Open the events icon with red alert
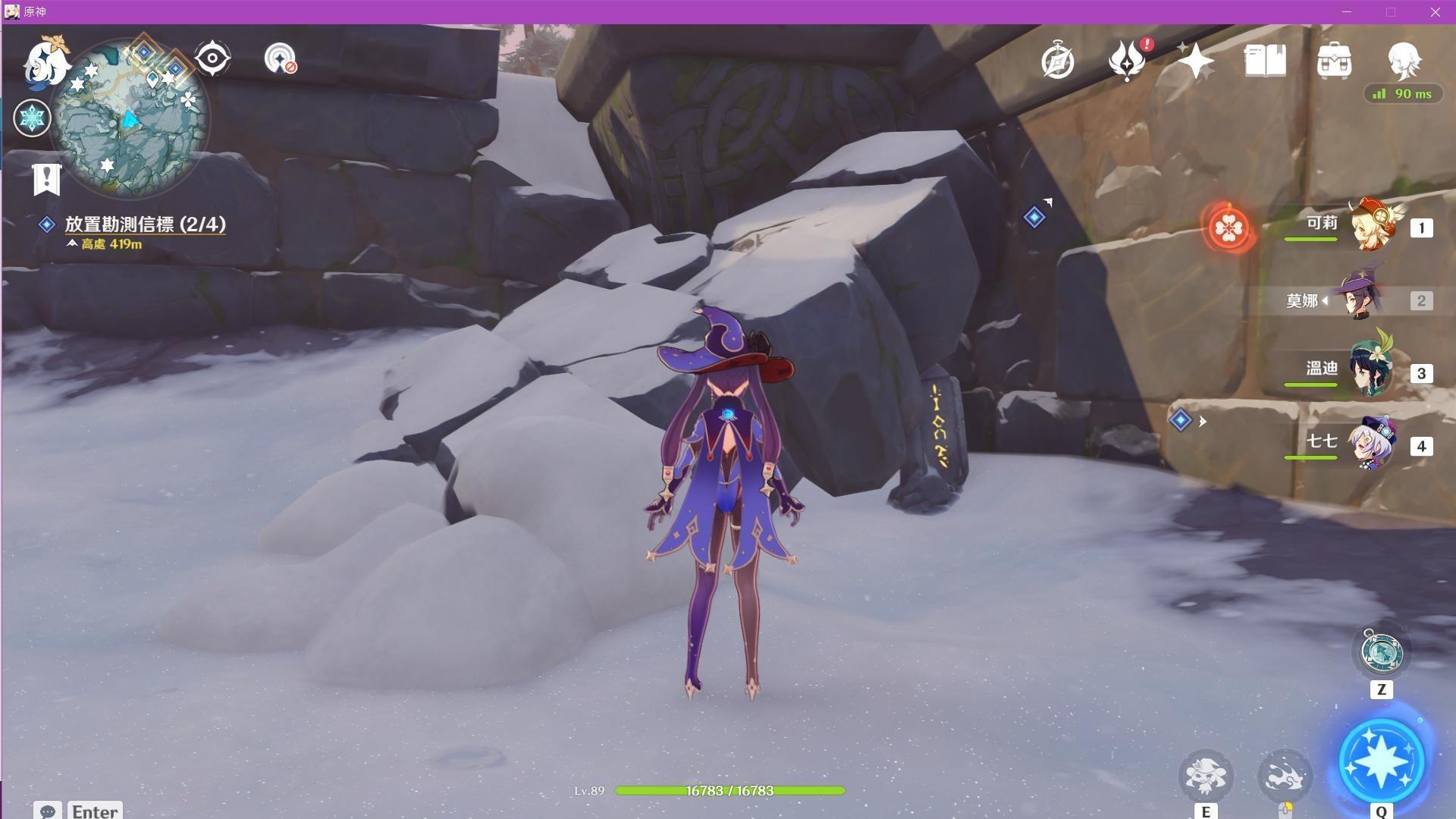 (x=1127, y=61)
